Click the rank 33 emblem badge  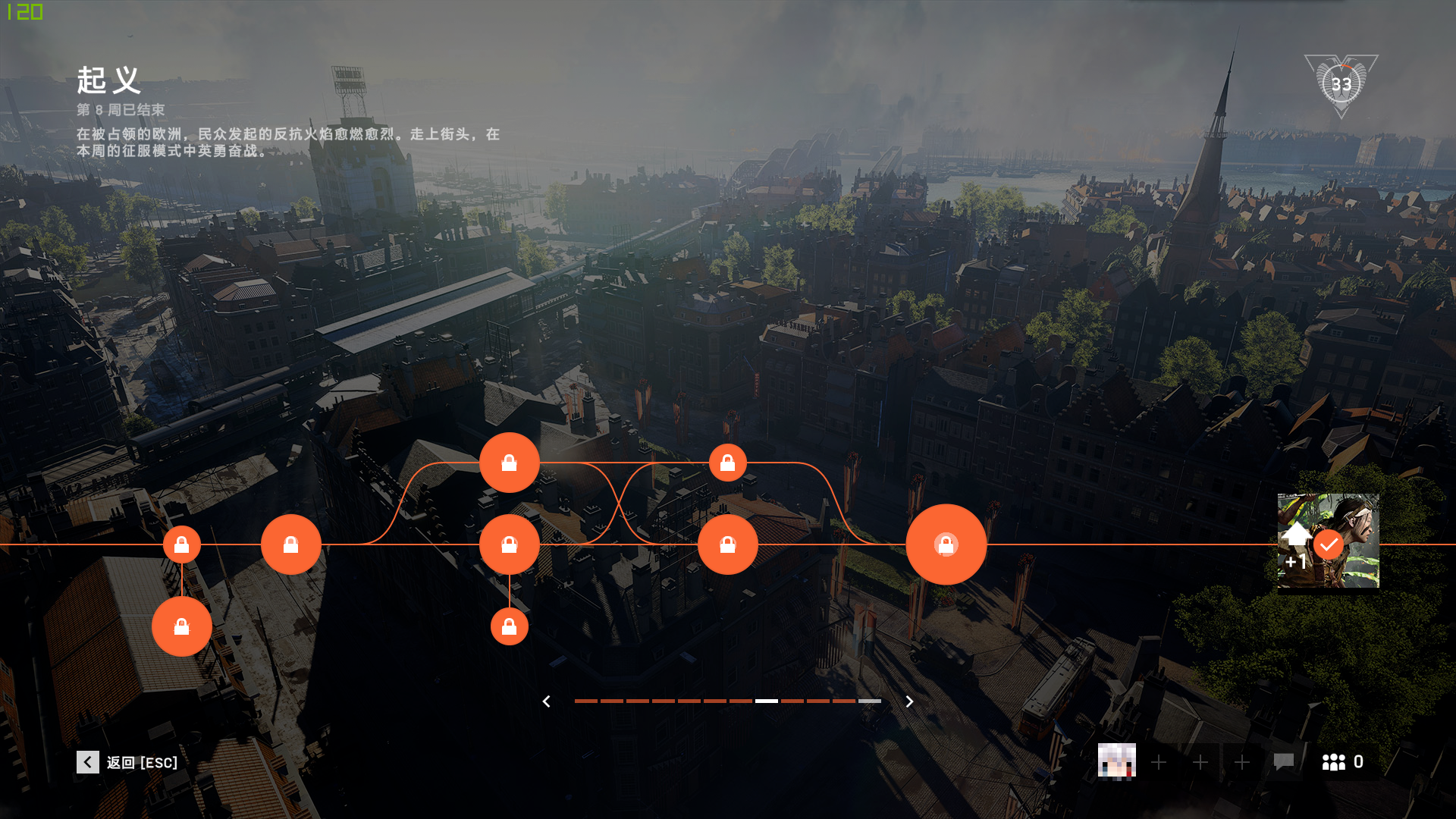click(1341, 85)
